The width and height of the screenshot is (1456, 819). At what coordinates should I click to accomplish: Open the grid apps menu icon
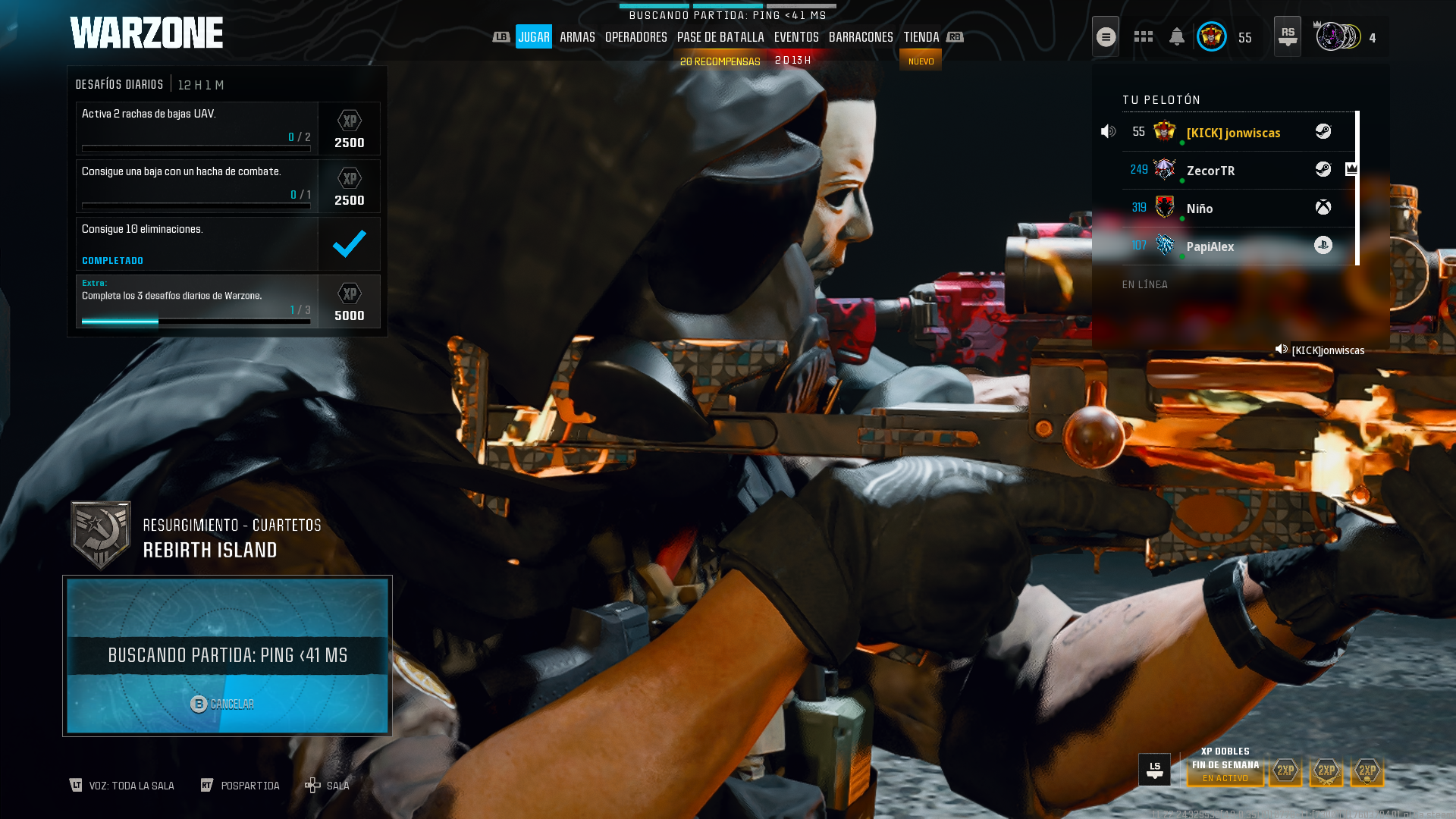pos(1143,37)
